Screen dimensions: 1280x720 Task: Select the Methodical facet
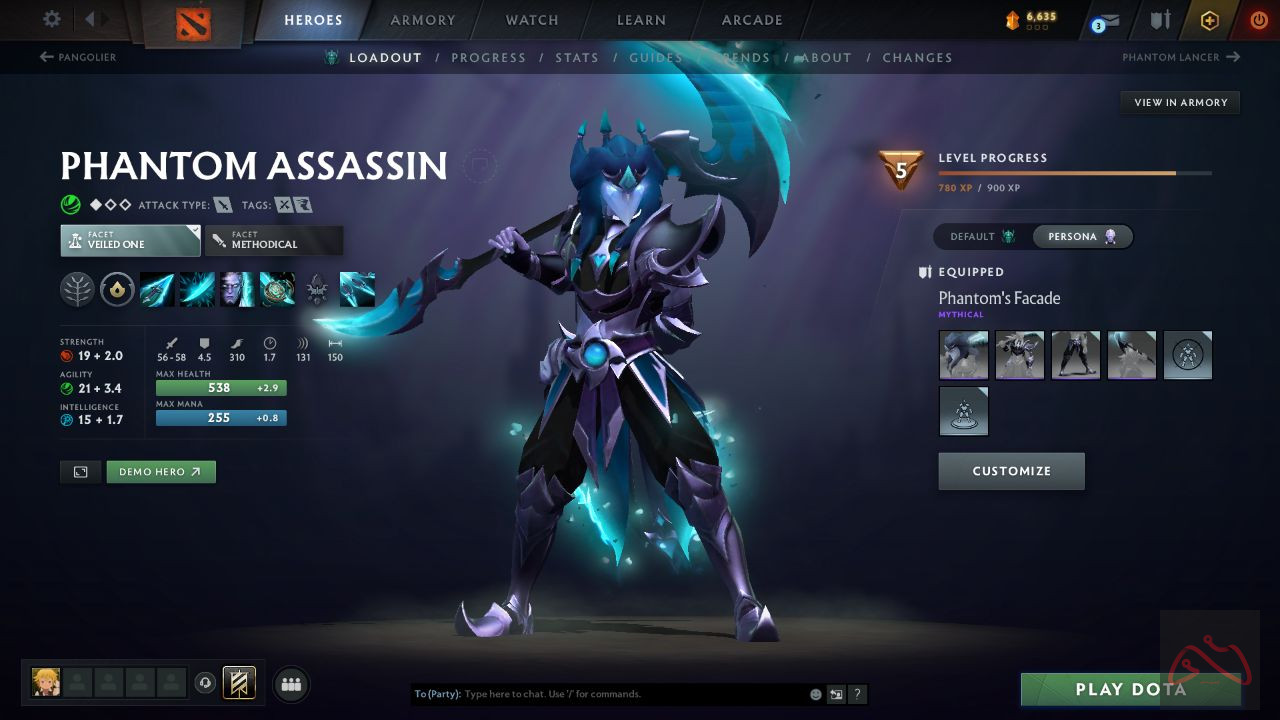tap(274, 240)
